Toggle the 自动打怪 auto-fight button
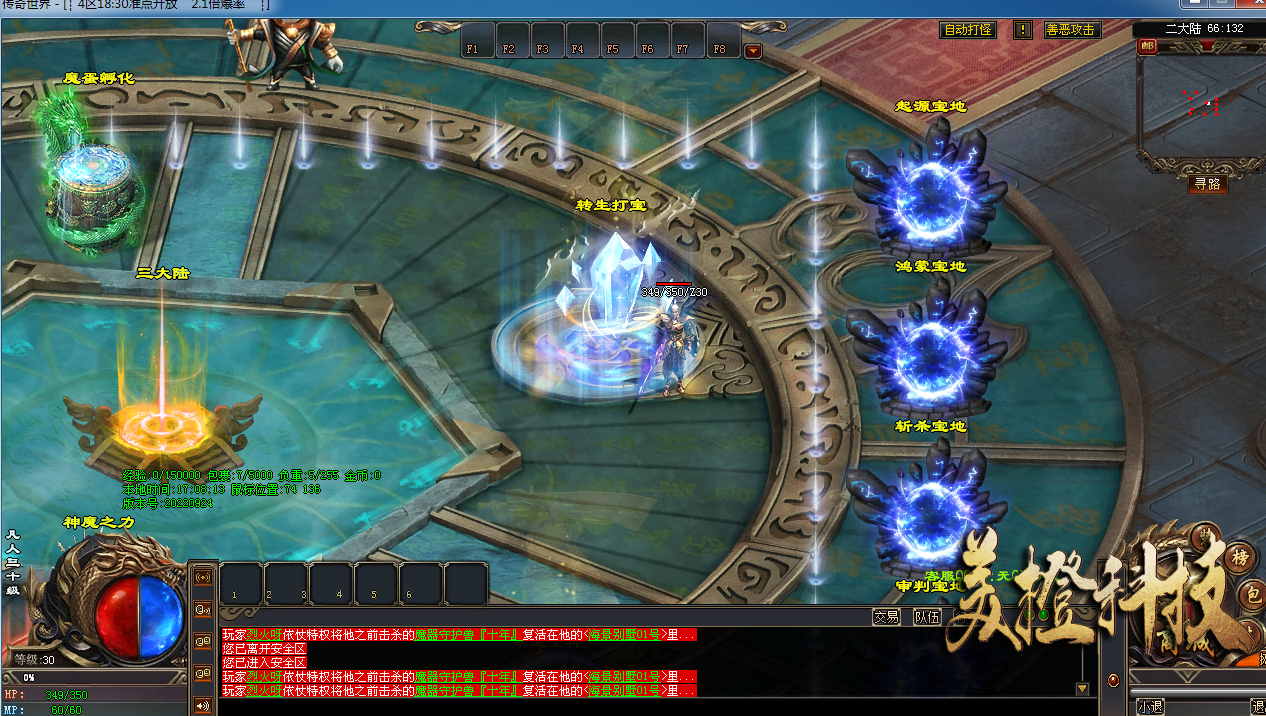The image size is (1266, 716). 969,30
